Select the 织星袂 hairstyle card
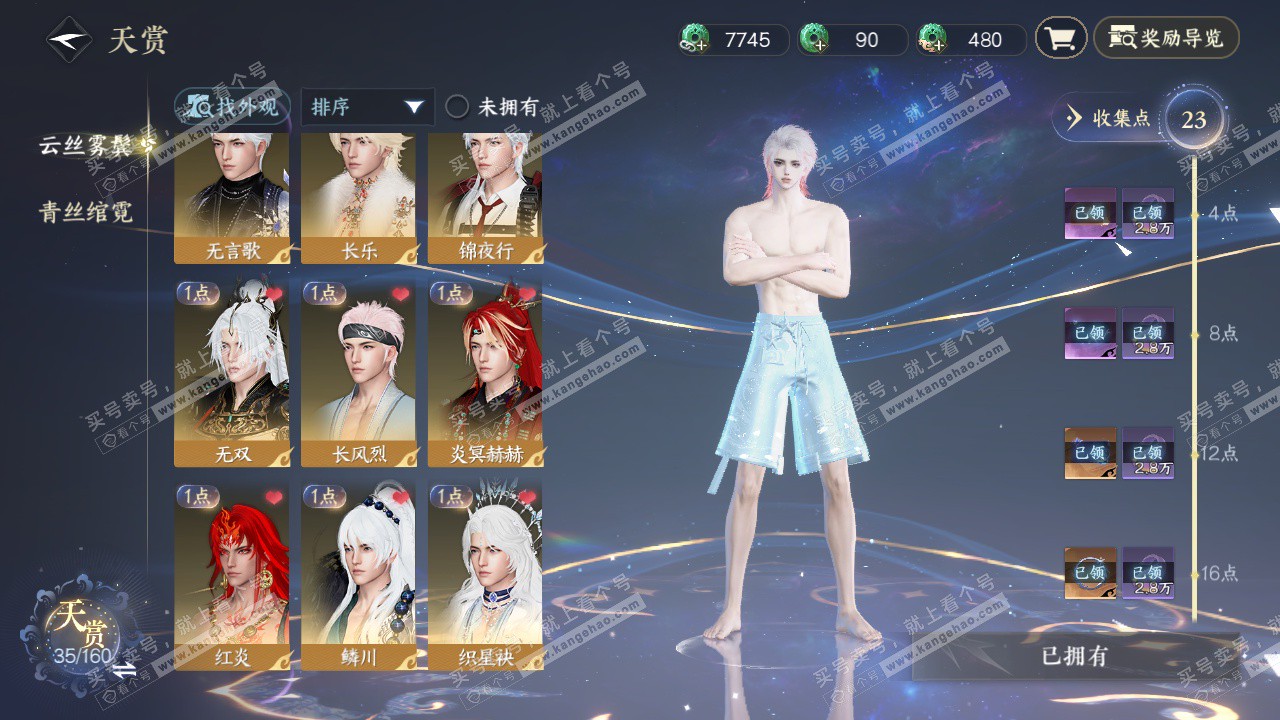 tap(486, 576)
